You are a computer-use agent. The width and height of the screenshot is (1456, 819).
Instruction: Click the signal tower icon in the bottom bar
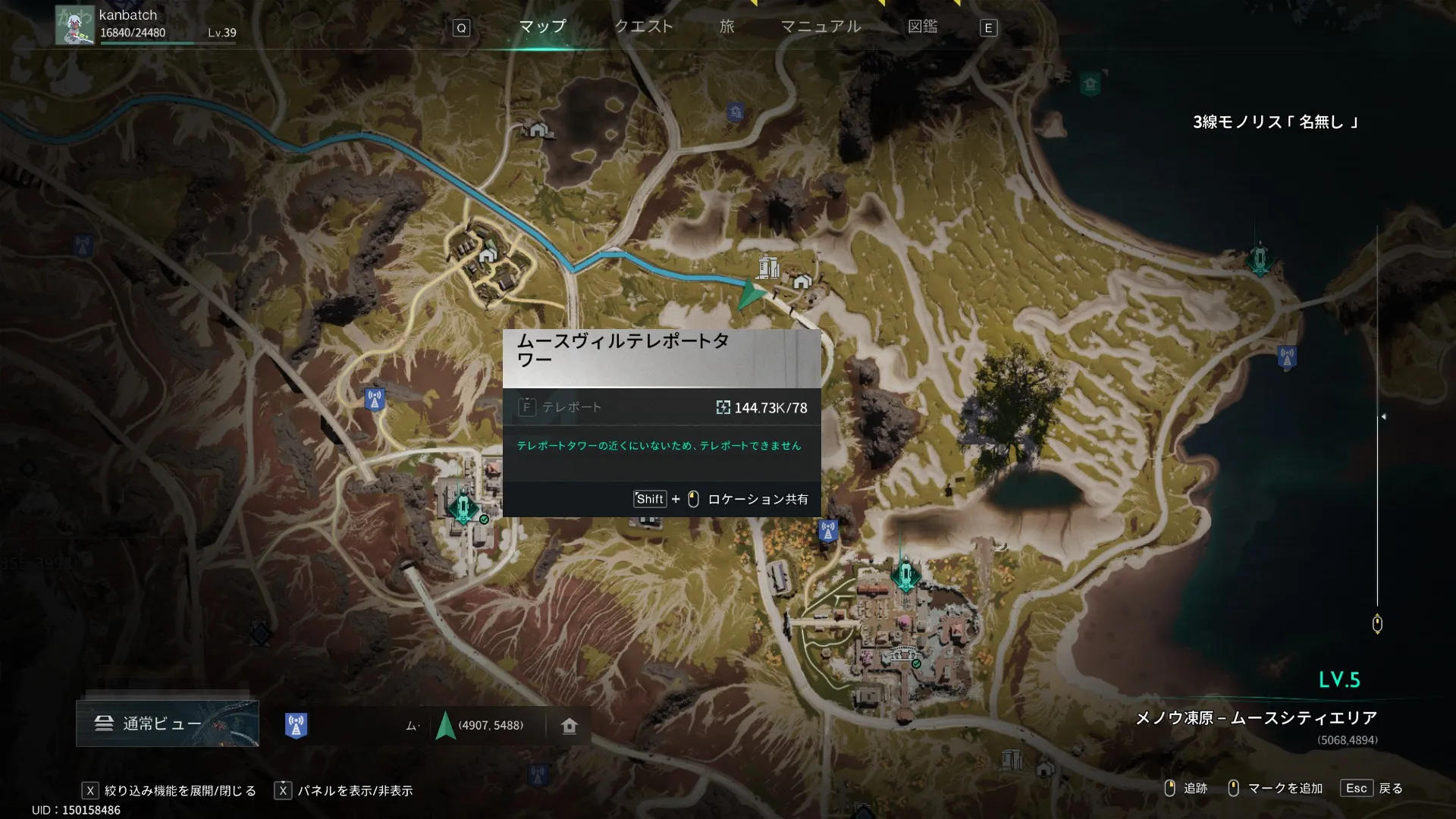[x=296, y=726]
